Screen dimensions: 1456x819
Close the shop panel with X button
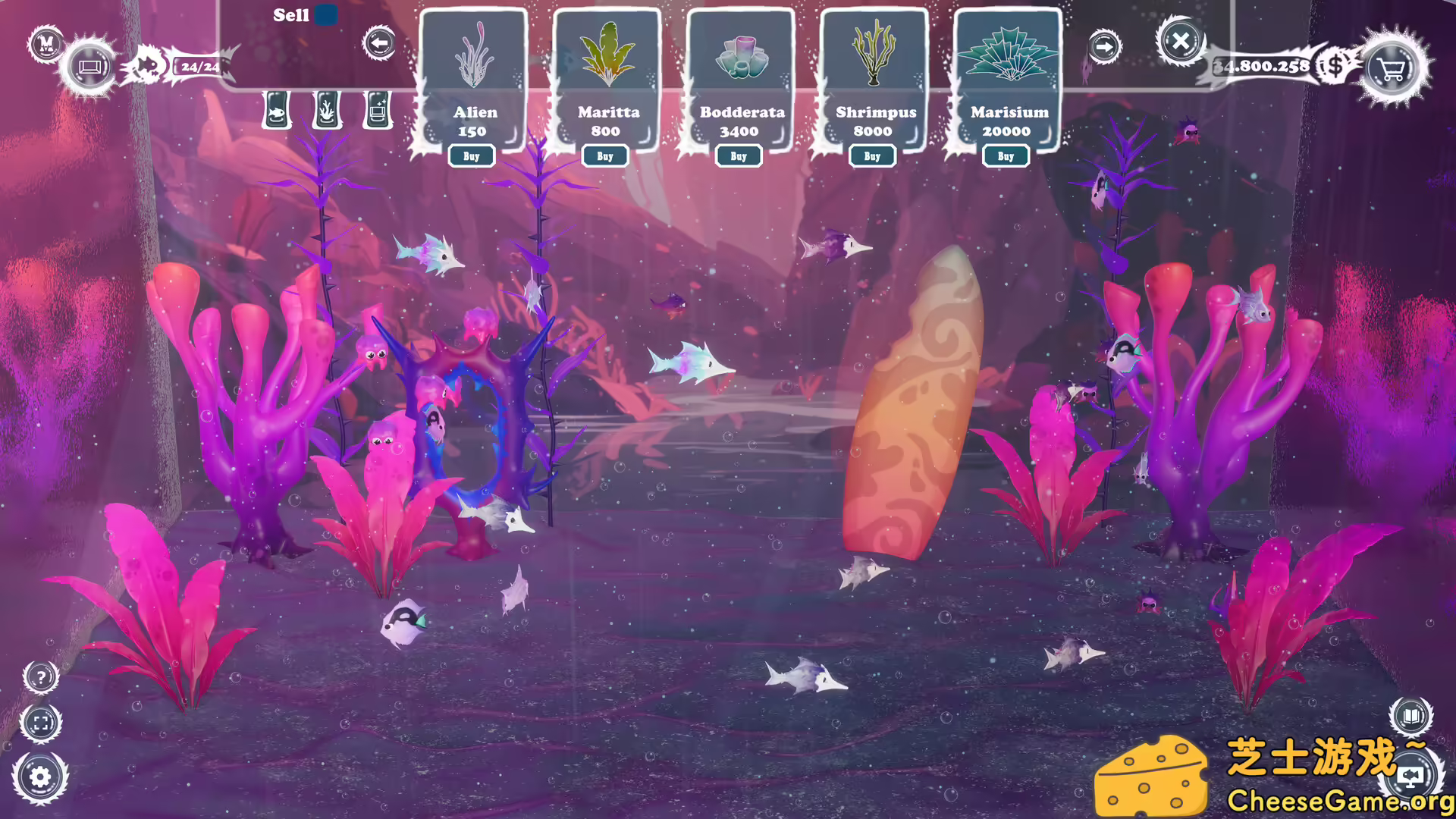(1181, 44)
